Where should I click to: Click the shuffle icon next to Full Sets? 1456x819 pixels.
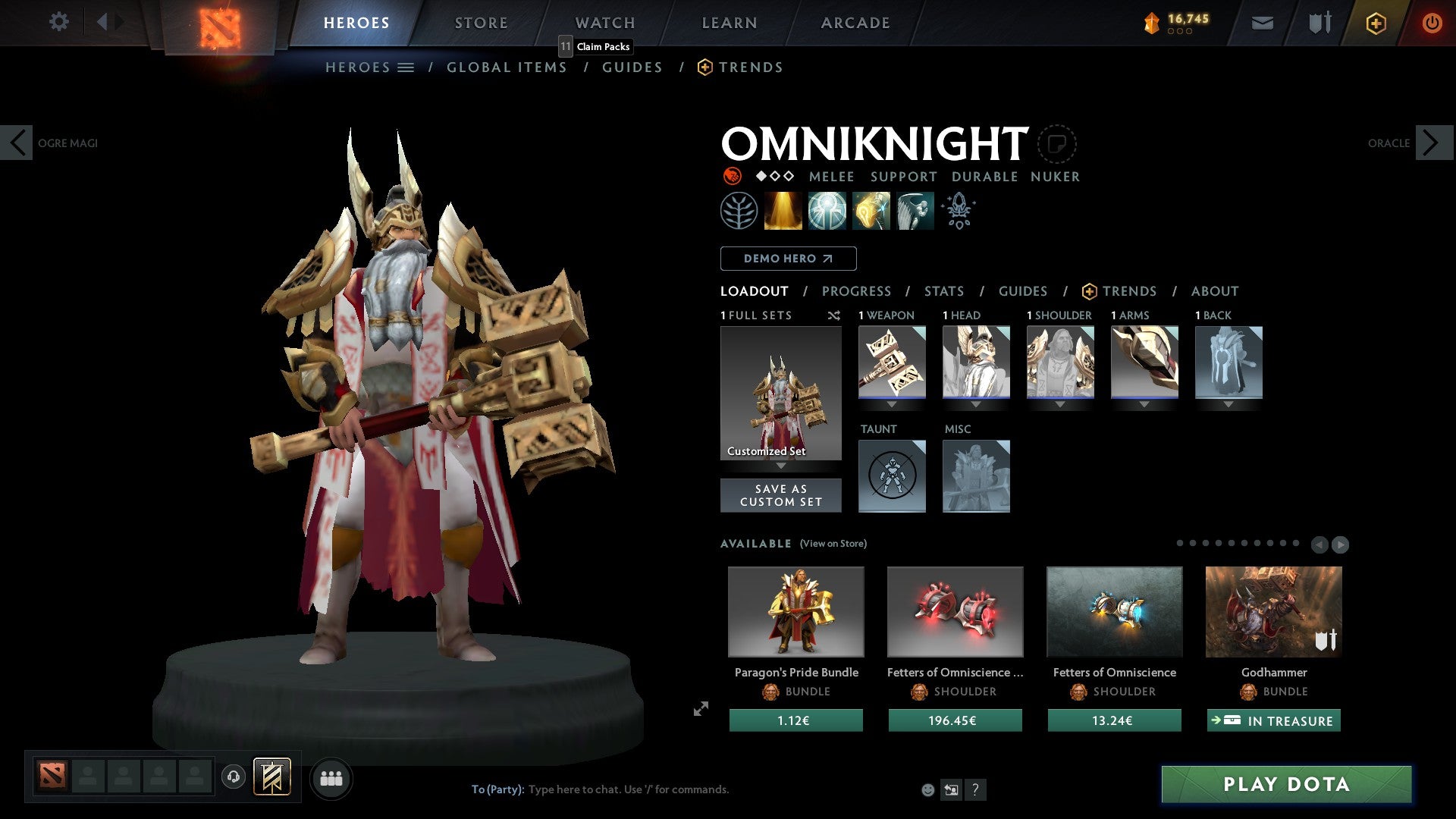tap(834, 315)
